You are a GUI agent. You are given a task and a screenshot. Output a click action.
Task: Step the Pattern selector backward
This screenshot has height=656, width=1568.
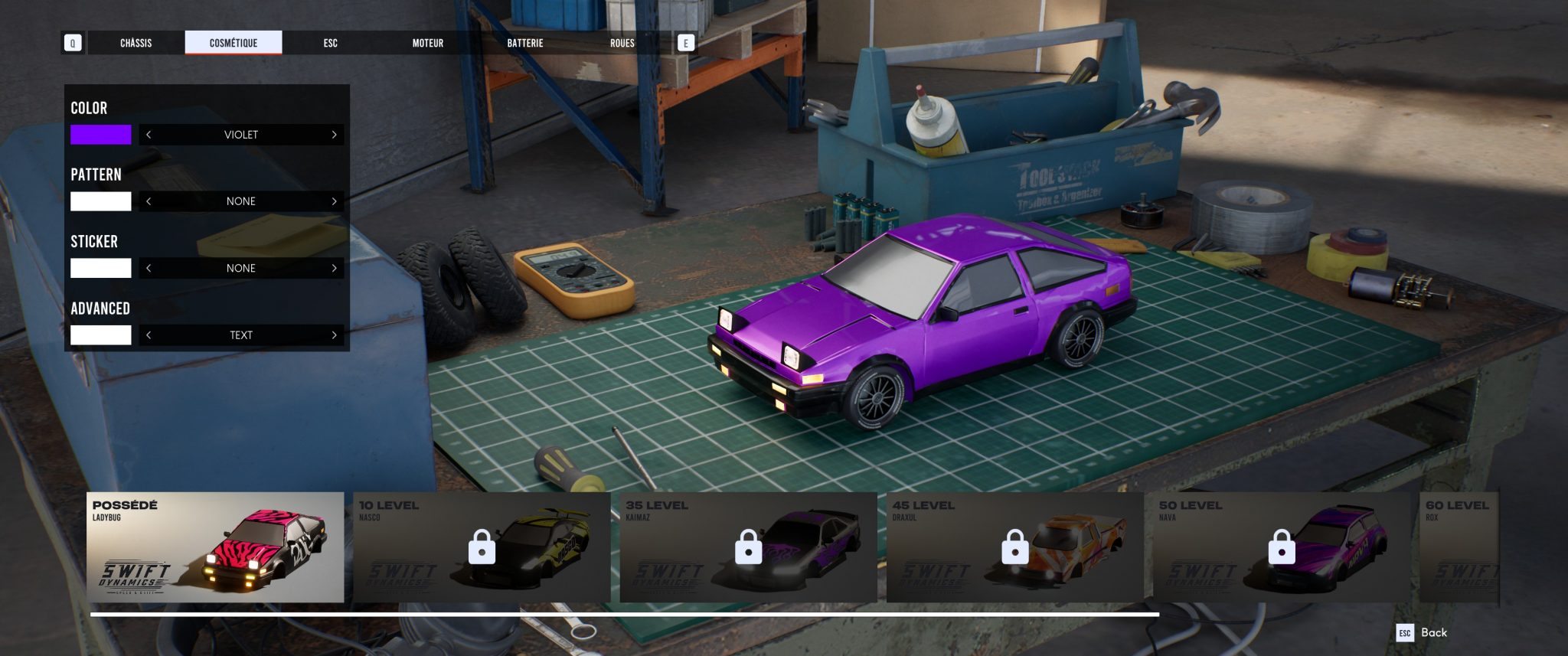[149, 201]
